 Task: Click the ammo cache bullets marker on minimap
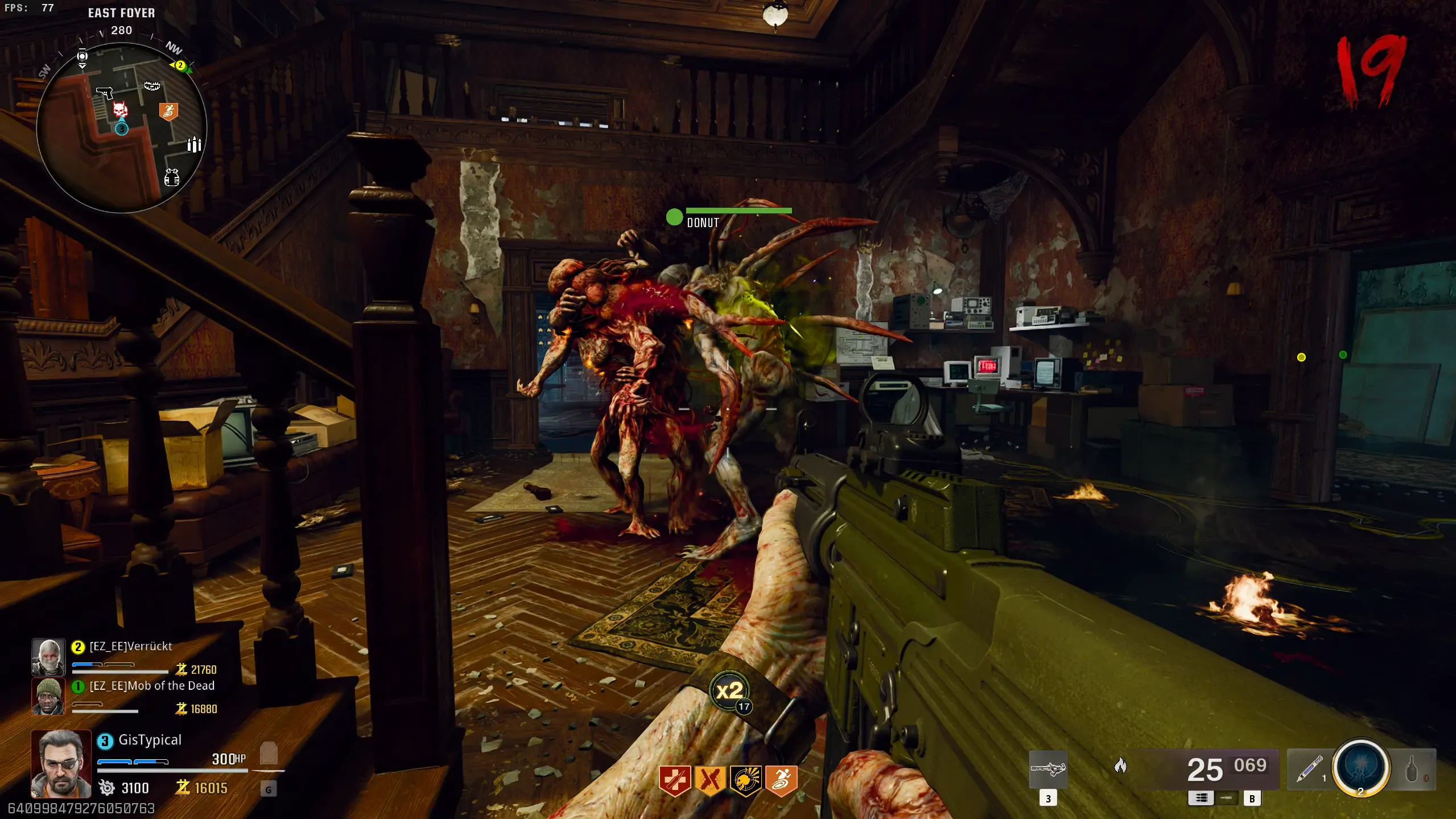[194, 145]
